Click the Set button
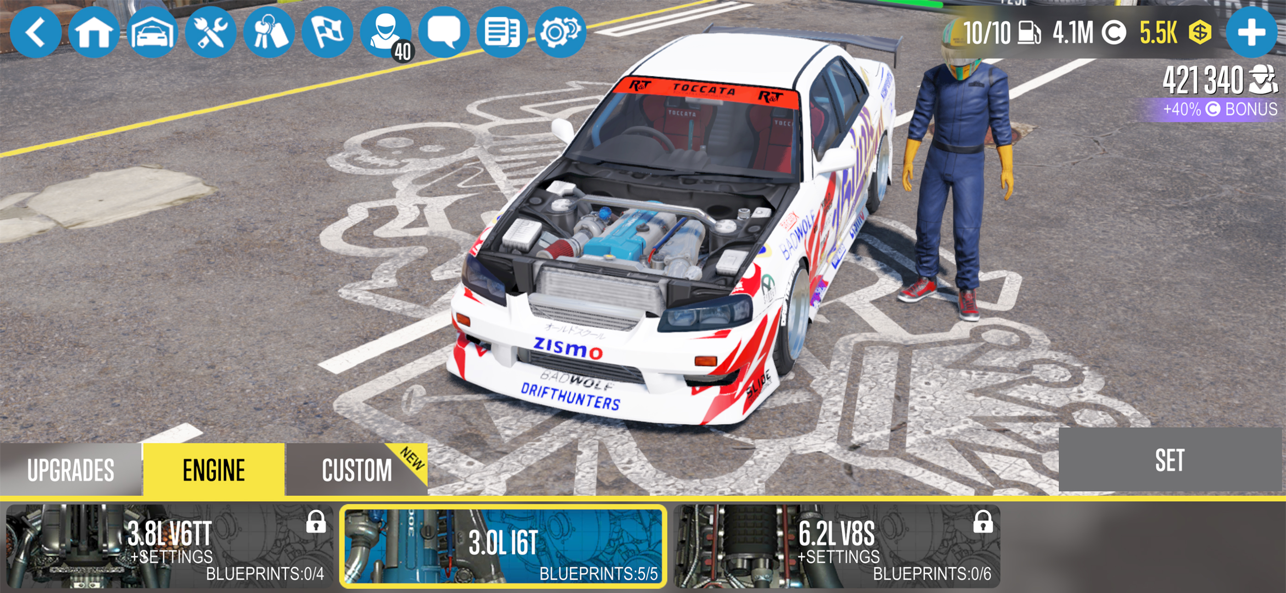The image size is (1286, 593). click(1169, 460)
